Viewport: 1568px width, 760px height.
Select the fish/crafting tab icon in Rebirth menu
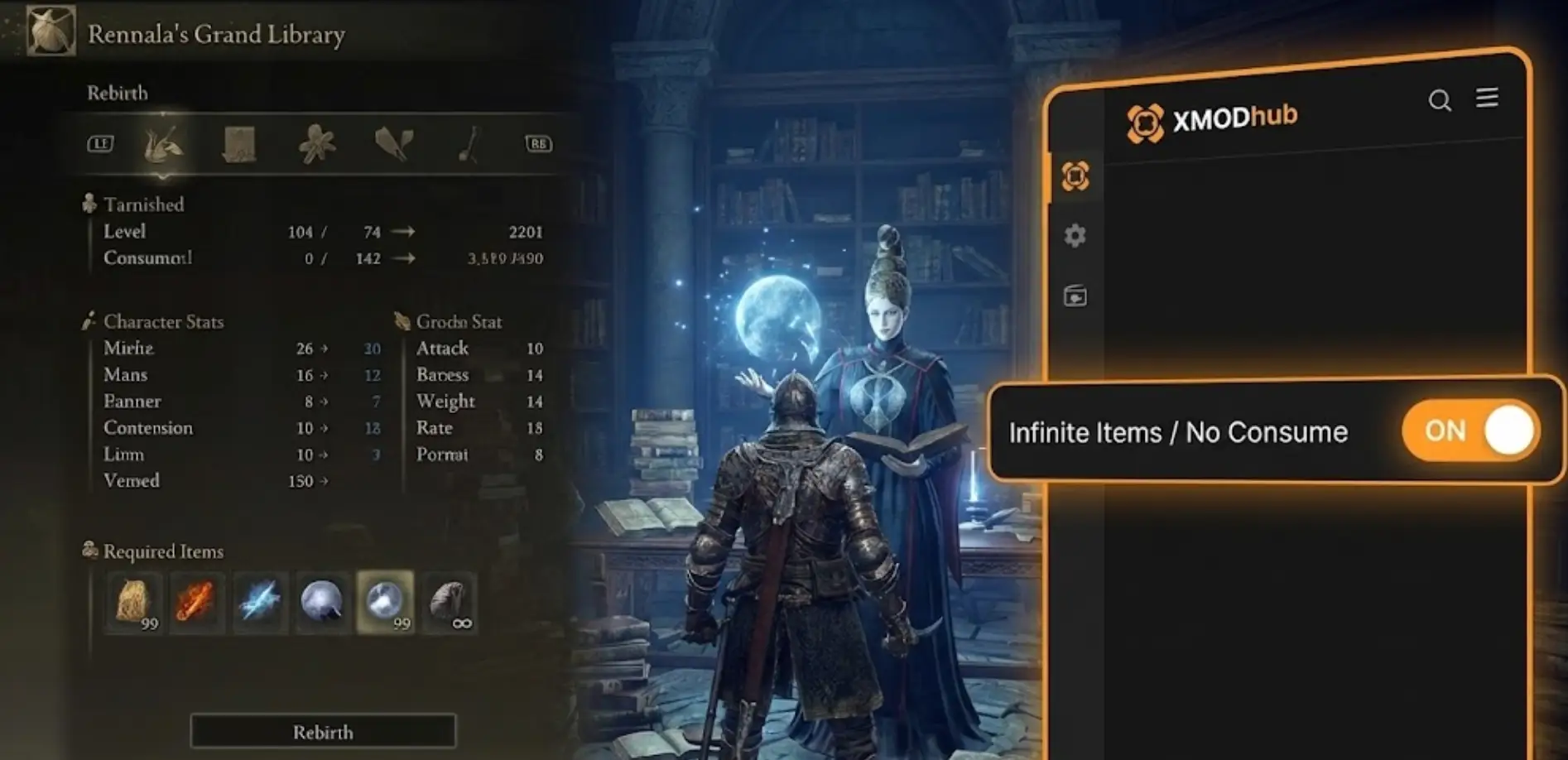click(x=162, y=142)
